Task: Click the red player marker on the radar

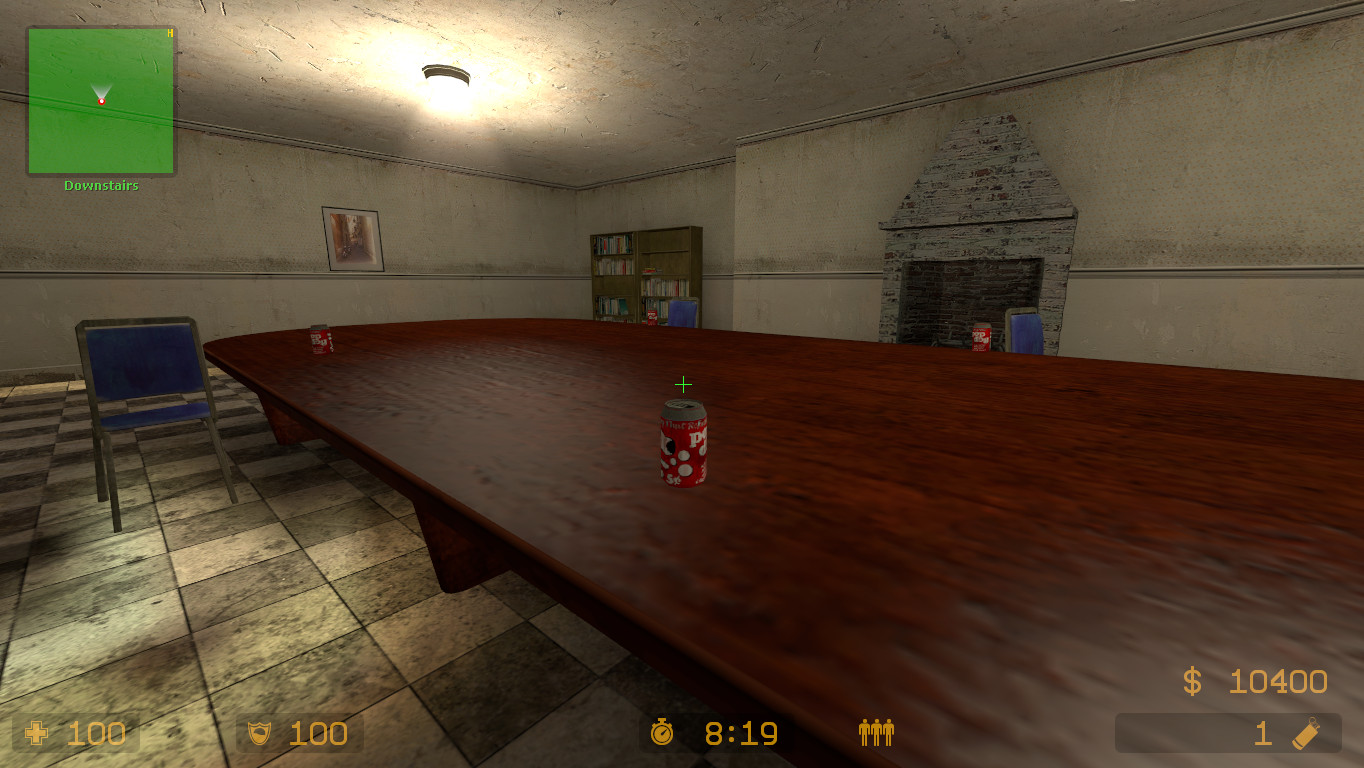Action: pos(101,100)
